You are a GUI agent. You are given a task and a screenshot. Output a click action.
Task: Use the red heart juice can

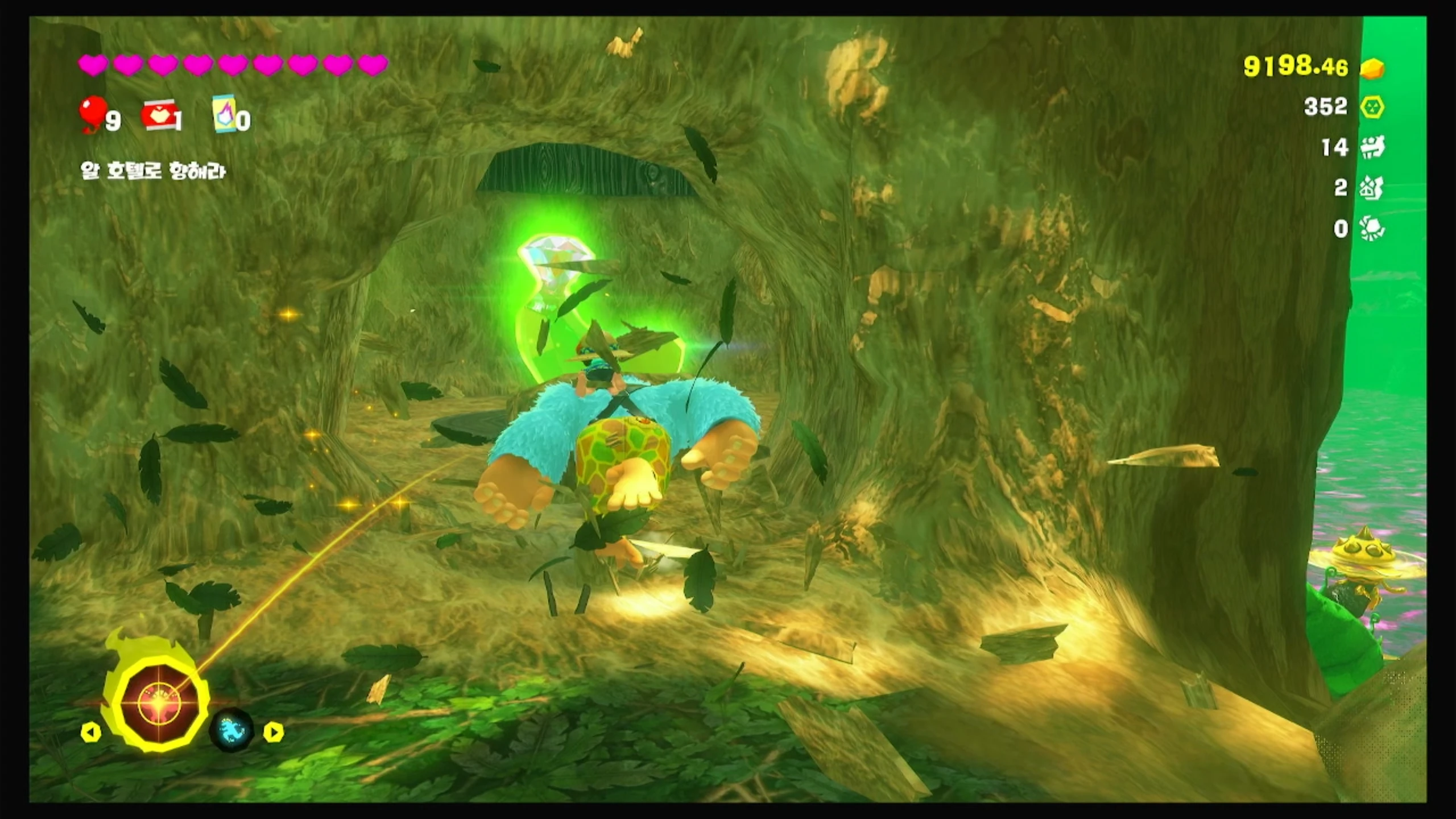(160, 115)
